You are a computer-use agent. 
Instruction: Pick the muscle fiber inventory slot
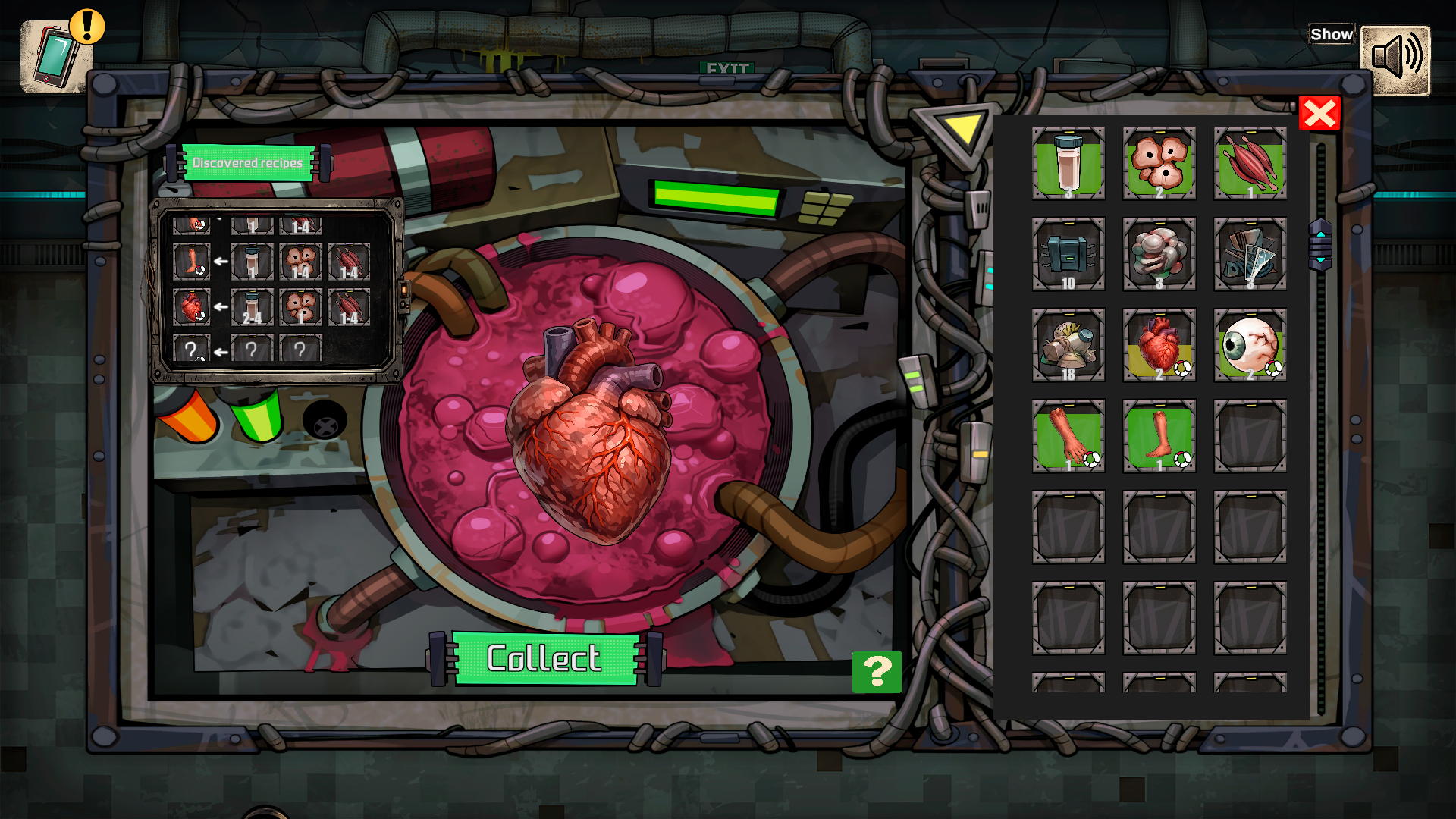point(1250,163)
